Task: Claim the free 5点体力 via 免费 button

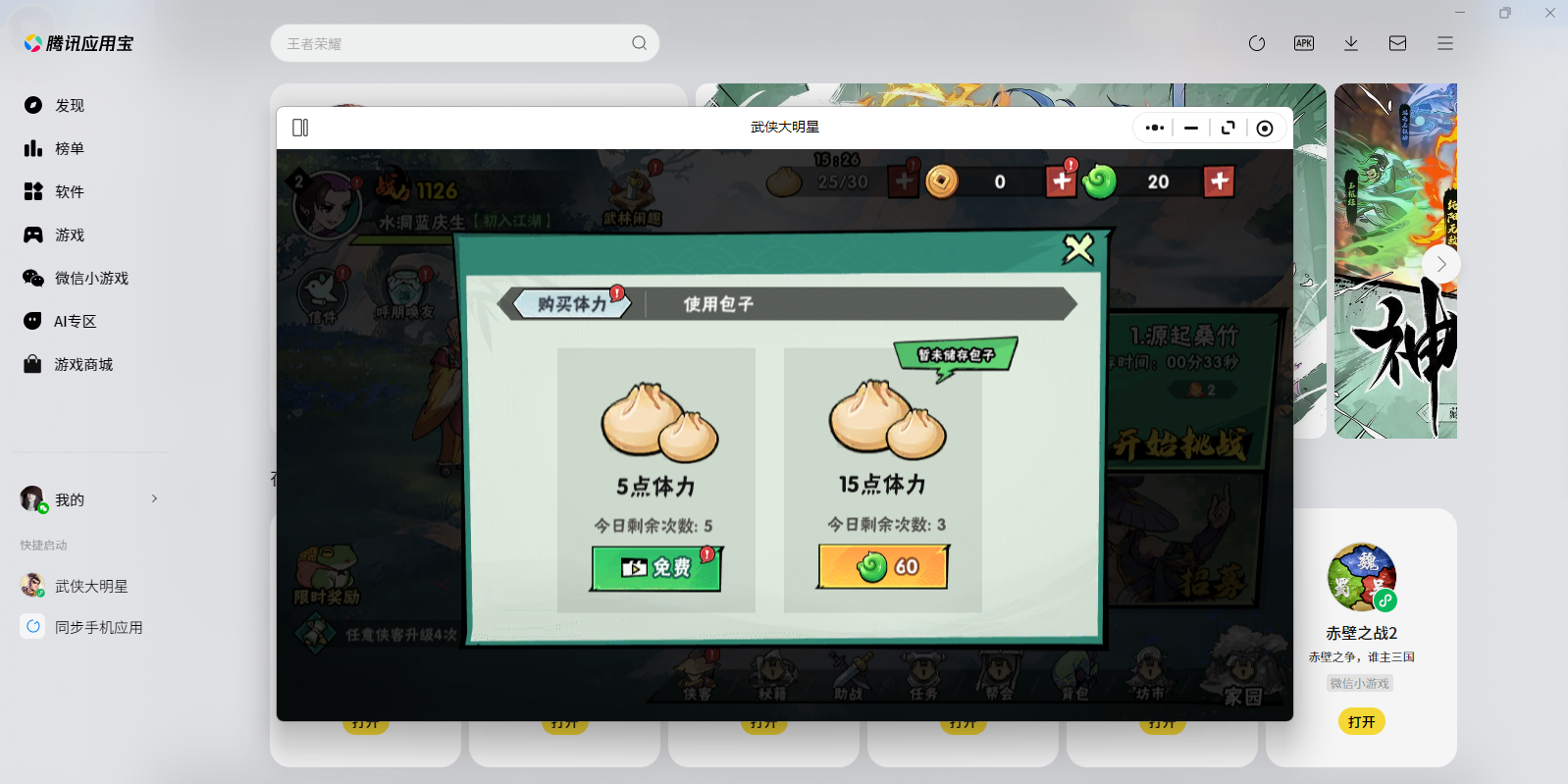Action: tap(654, 566)
